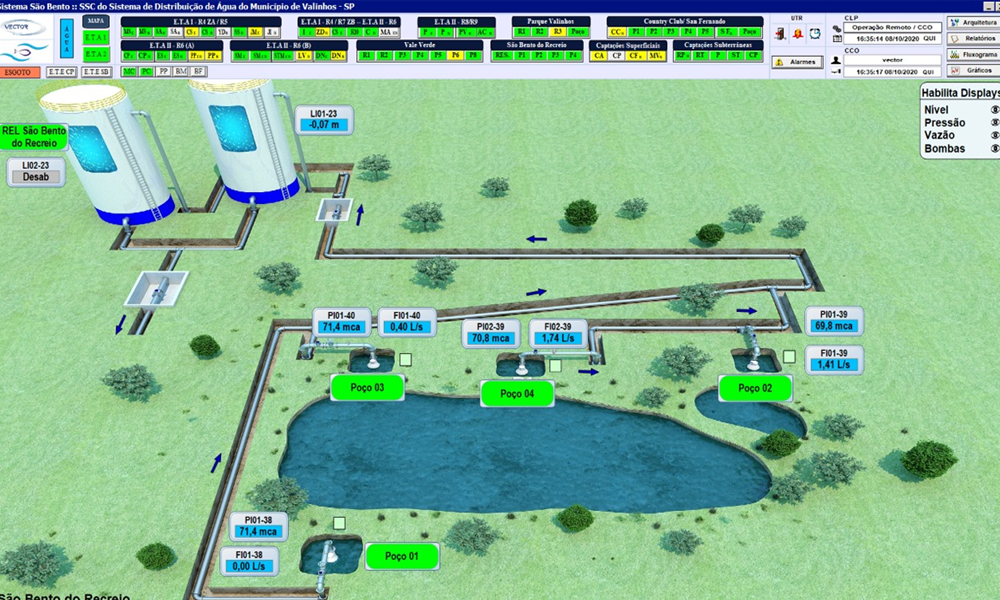Toggle the Vazão display visibility
Image resolution: width=1000 pixels, height=600 pixels.
pyautogui.click(x=994, y=136)
